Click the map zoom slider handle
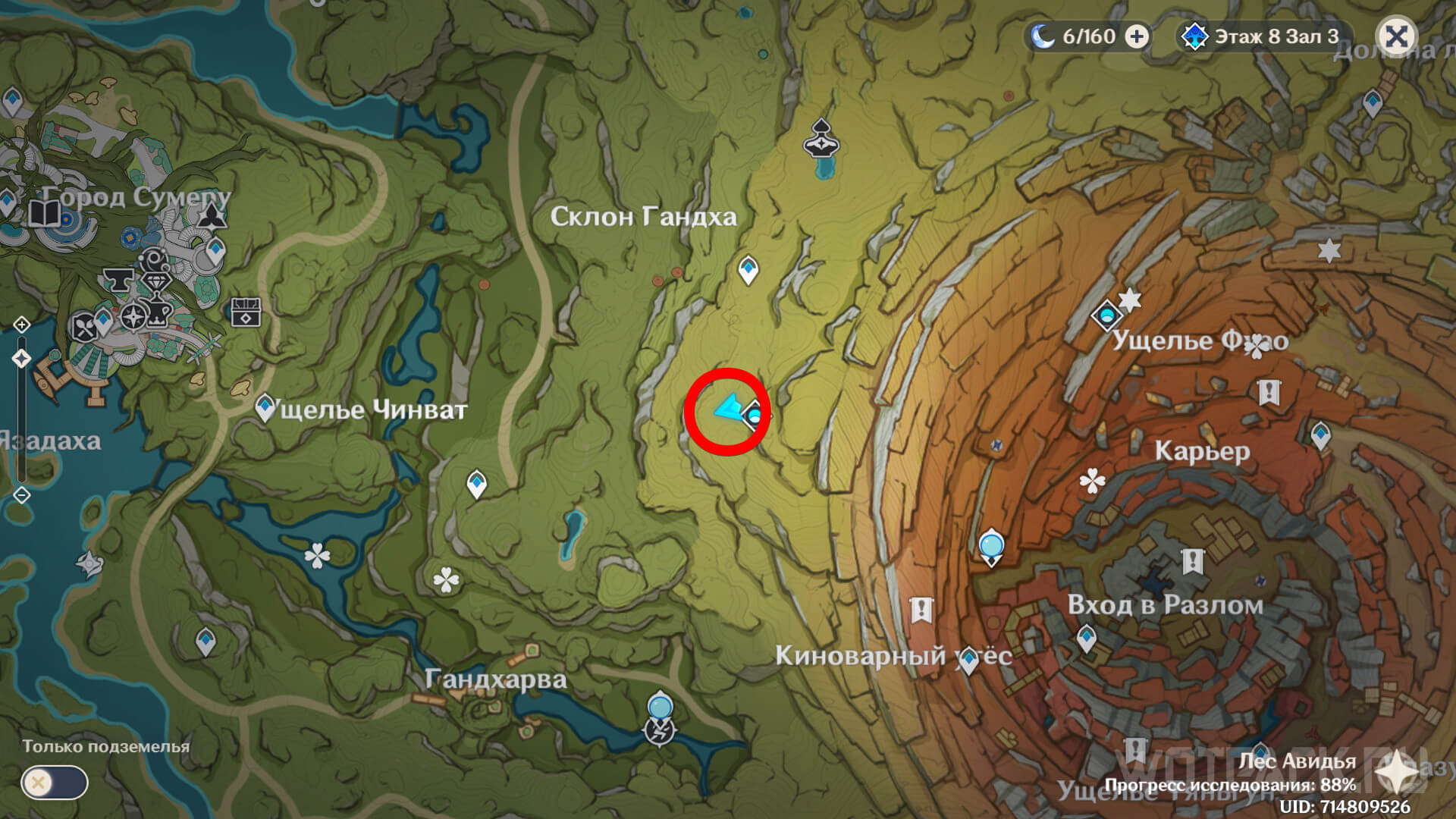The image size is (1456, 819). point(21,359)
